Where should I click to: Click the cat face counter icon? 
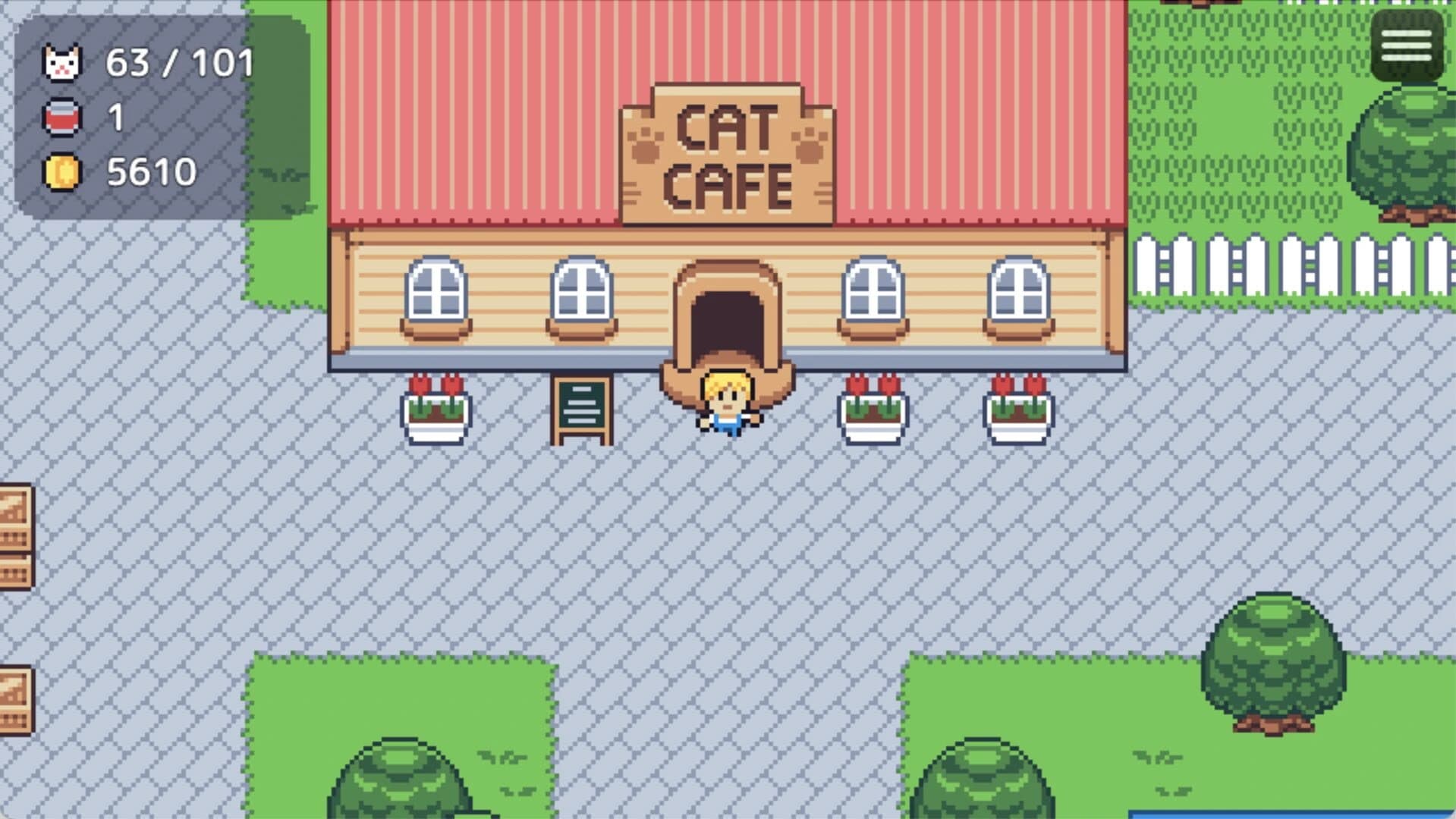click(61, 64)
